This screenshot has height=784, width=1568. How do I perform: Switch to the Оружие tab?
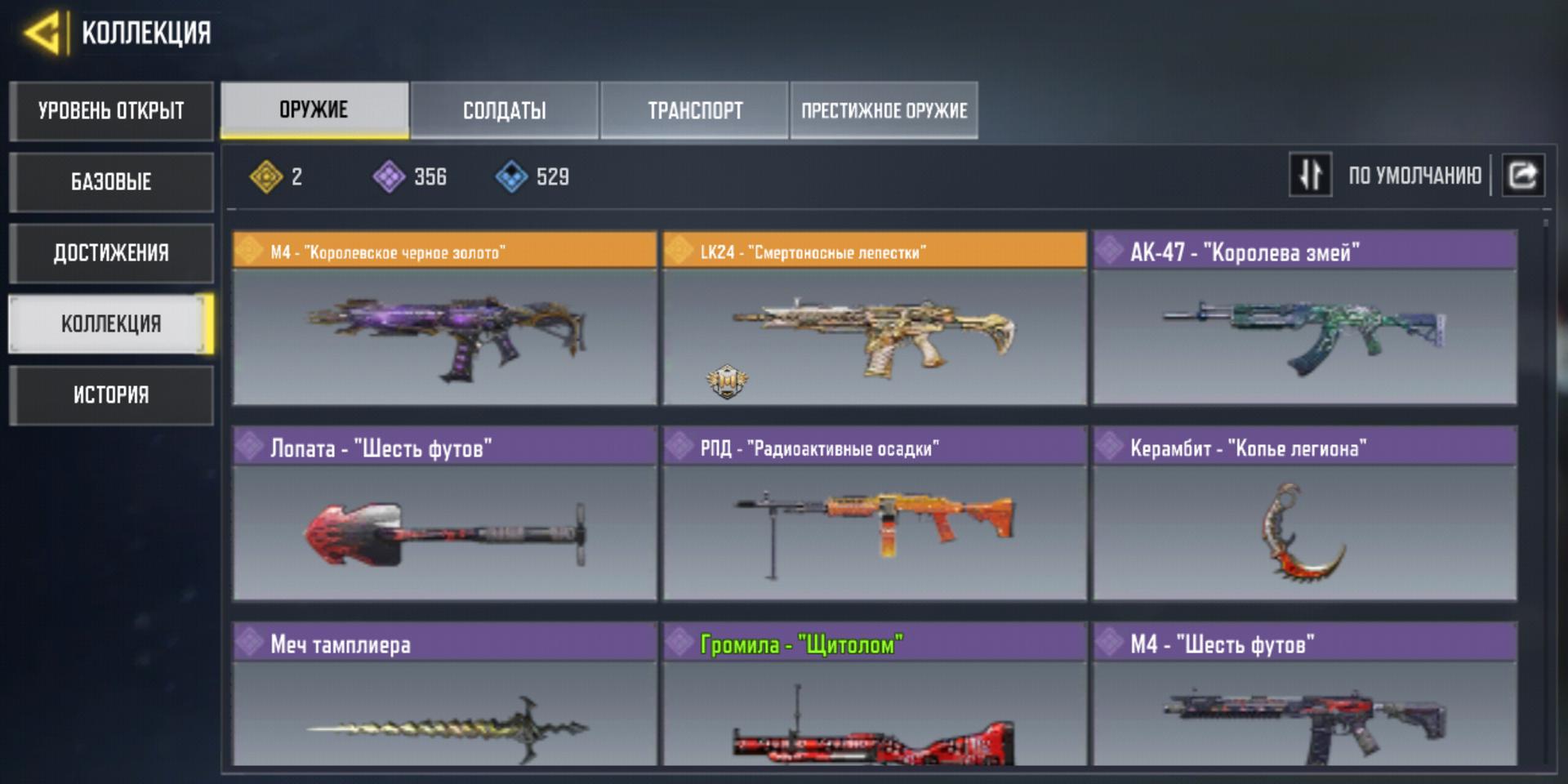tap(314, 110)
